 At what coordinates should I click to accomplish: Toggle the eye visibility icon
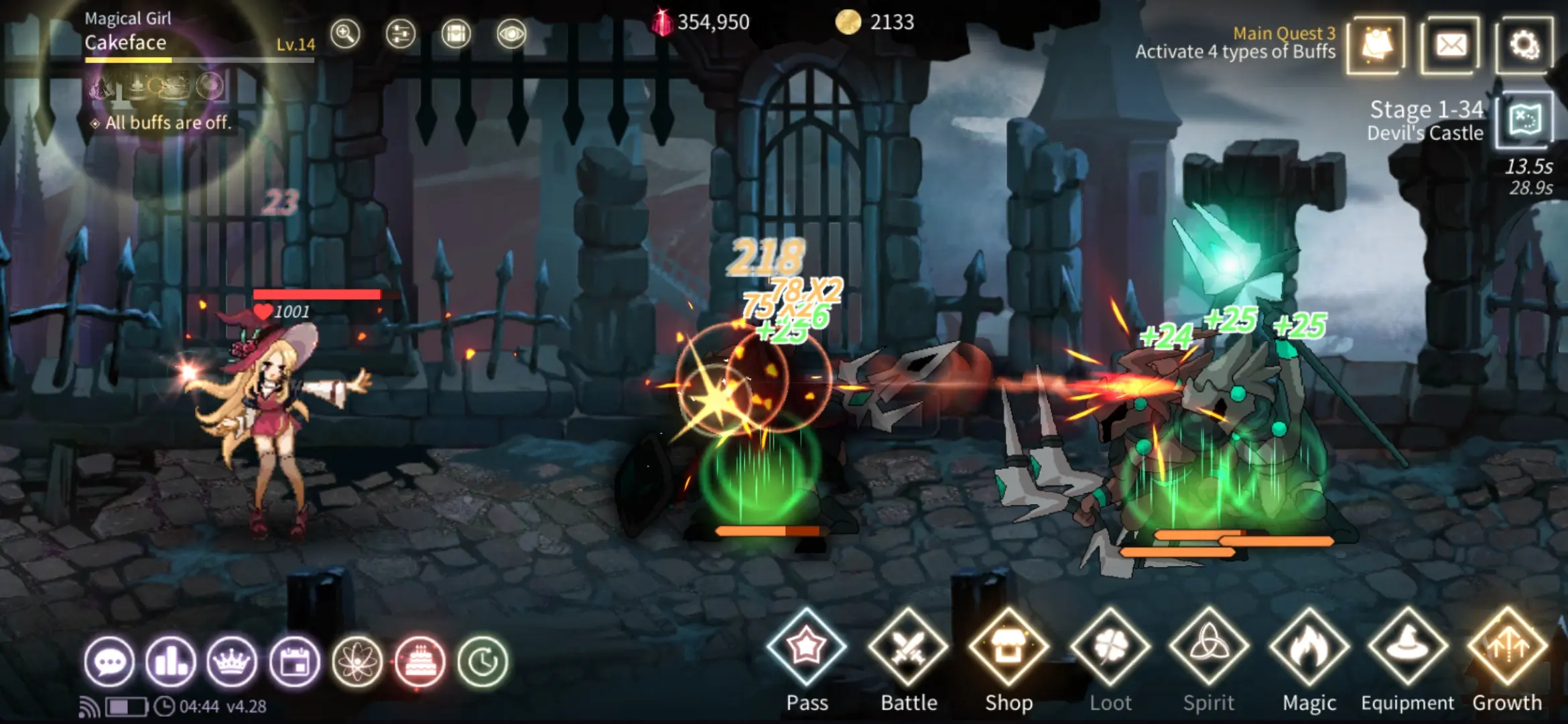click(511, 34)
